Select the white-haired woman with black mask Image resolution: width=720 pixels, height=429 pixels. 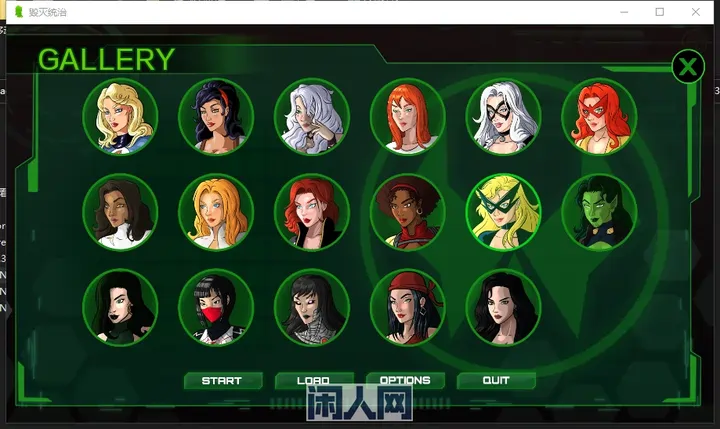[x=503, y=117]
